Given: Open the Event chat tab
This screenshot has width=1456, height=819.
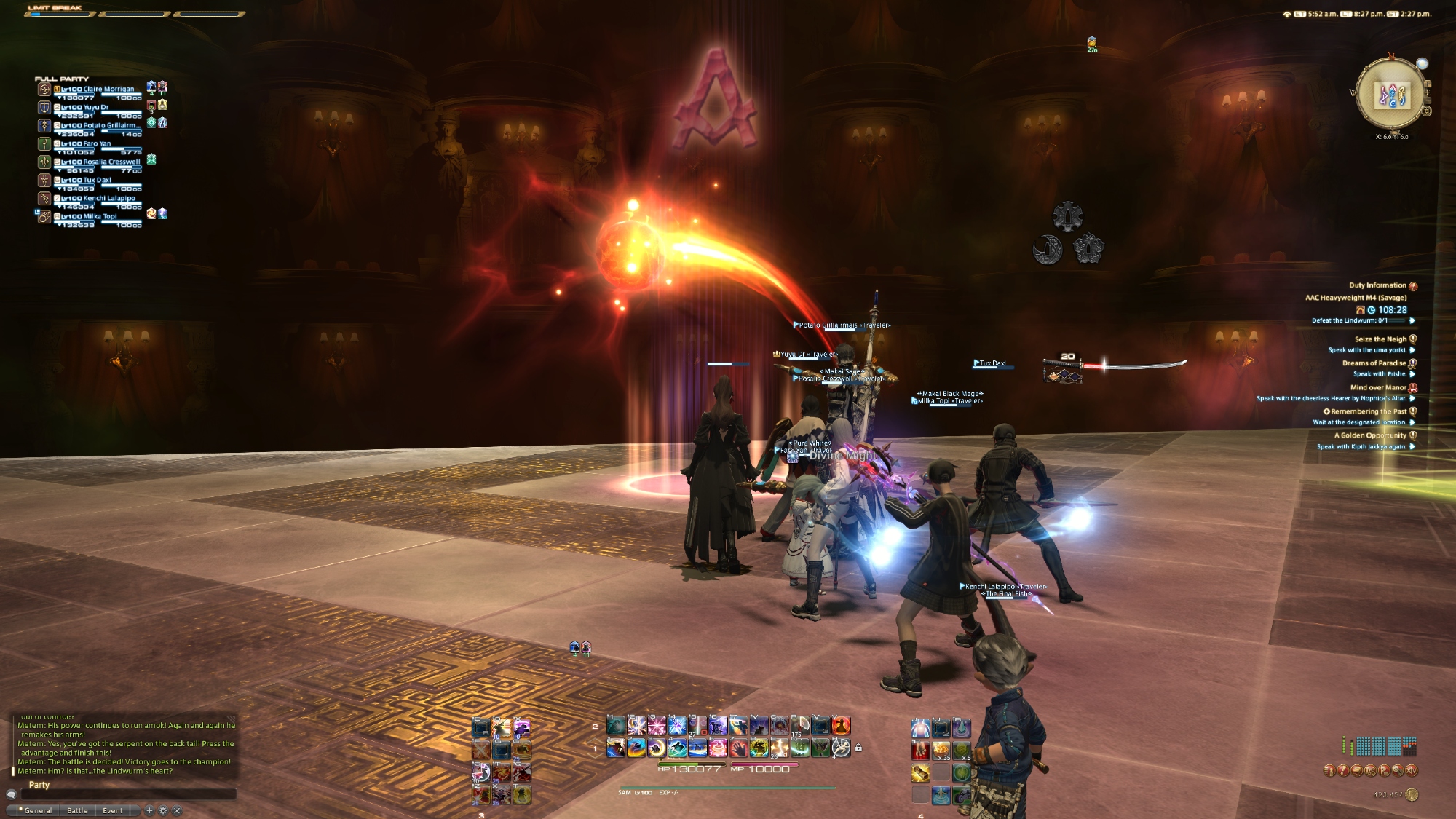Looking at the screenshot, I should pos(112,810).
